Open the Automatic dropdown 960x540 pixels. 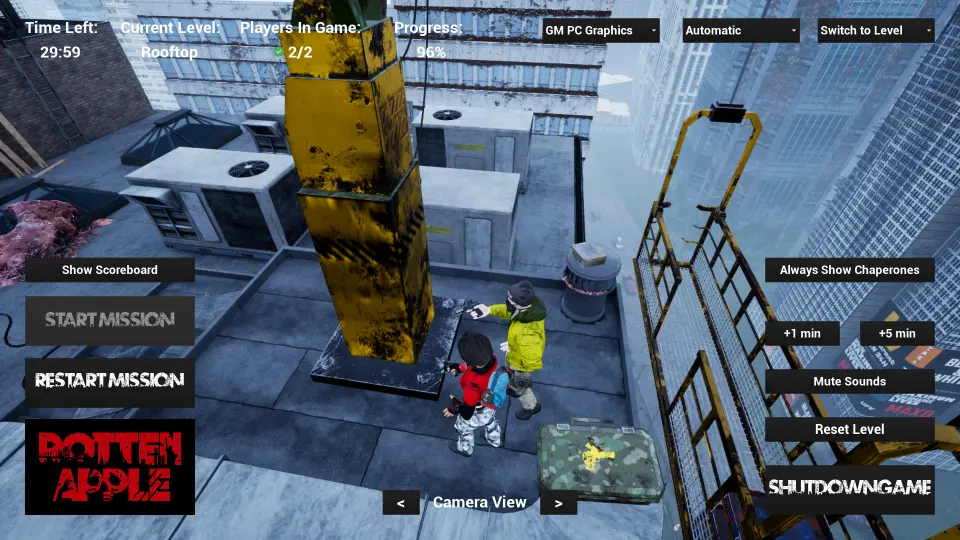(x=740, y=30)
